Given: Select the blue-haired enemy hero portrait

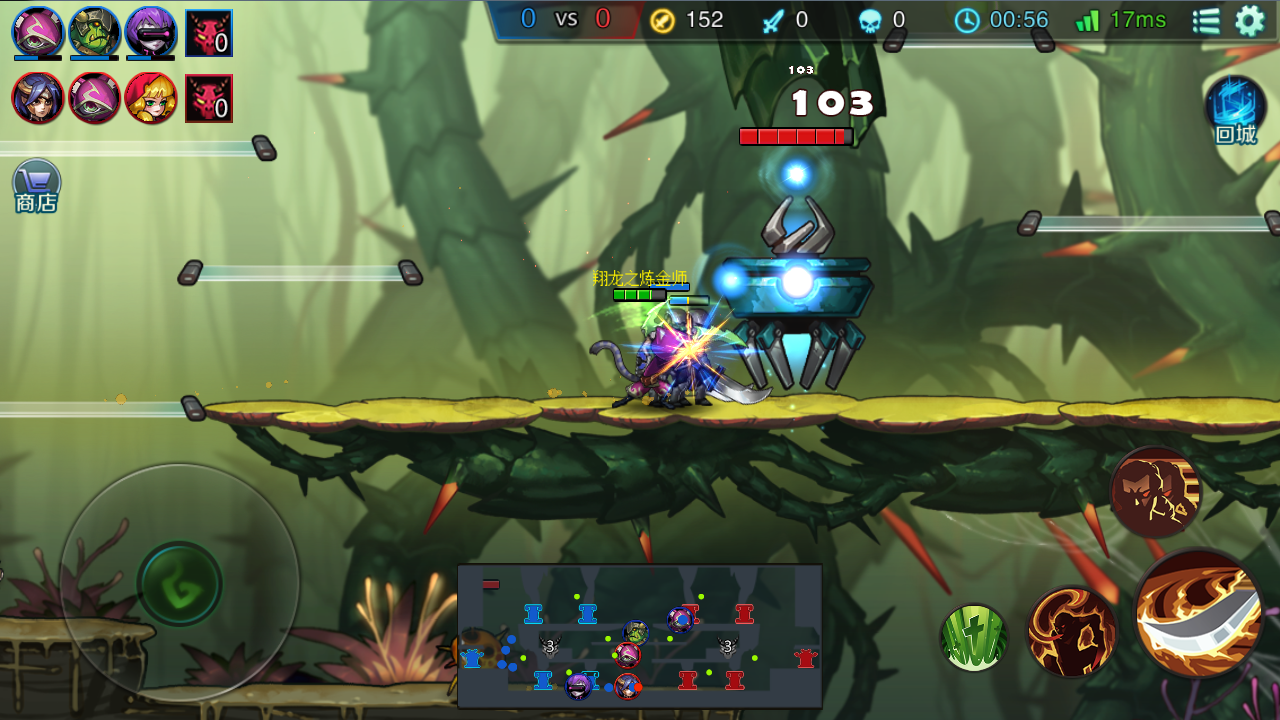Looking at the screenshot, I should [38, 98].
